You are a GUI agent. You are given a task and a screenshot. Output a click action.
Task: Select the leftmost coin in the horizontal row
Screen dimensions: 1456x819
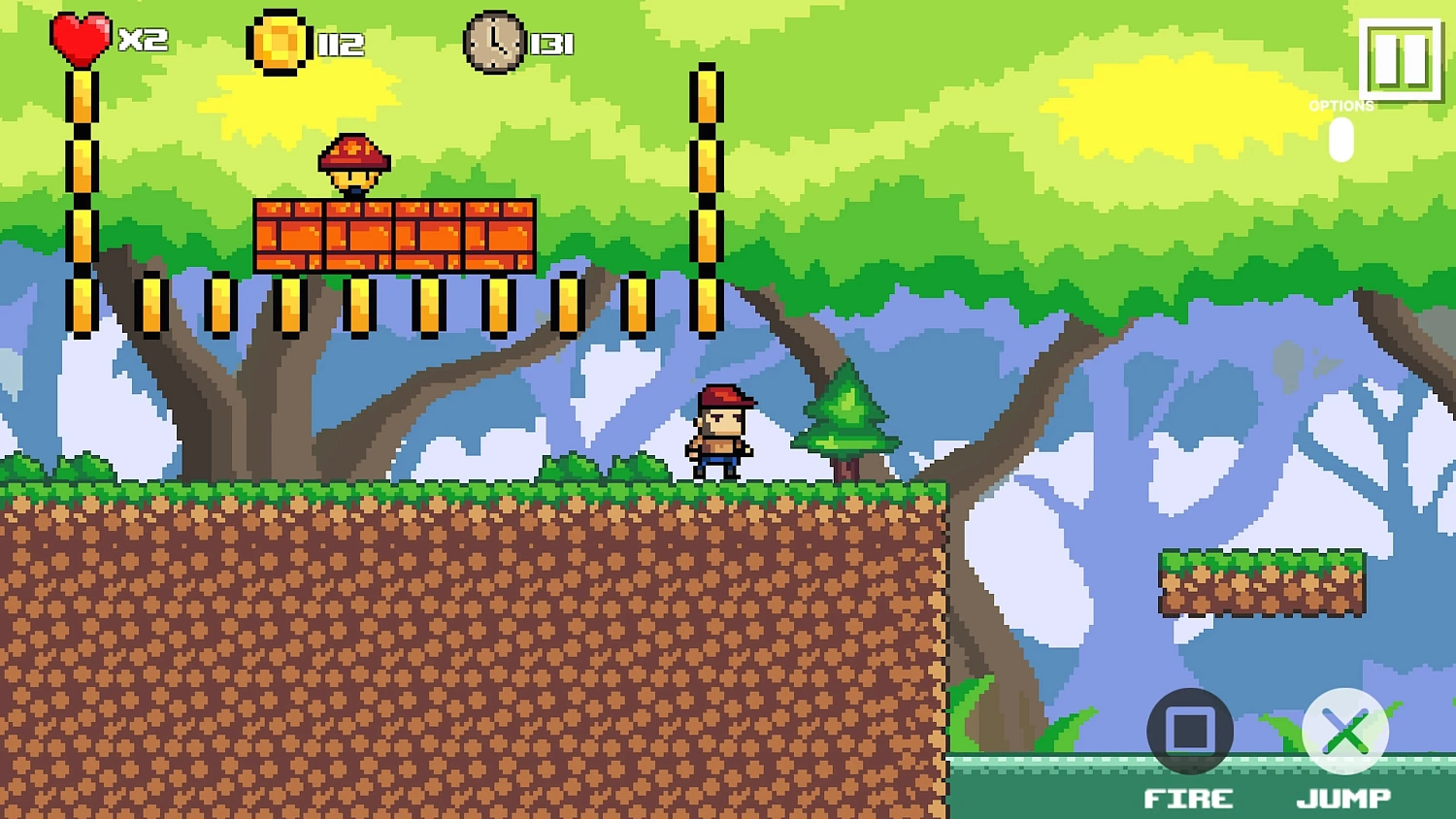(x=150, y=306)
